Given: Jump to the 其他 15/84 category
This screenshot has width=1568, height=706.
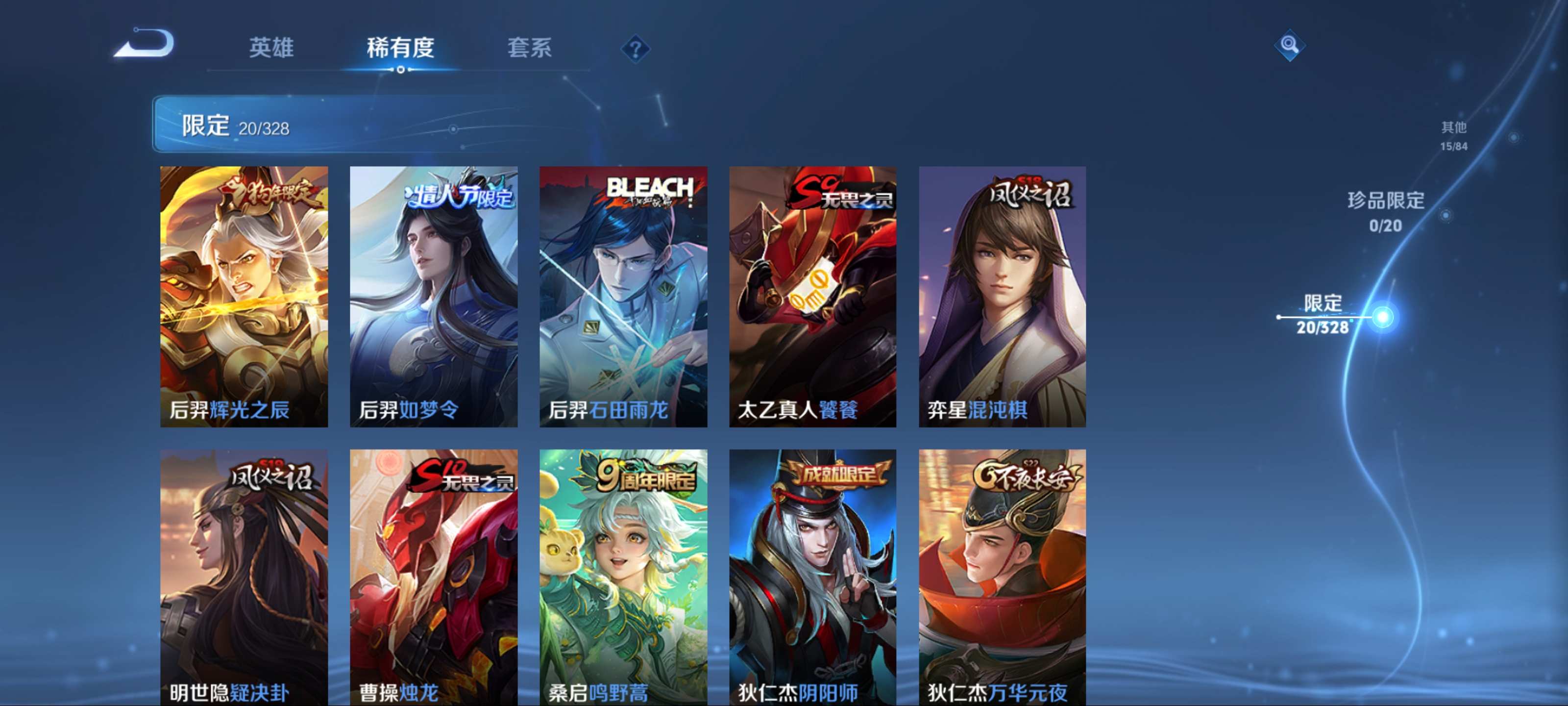Looking at the screenshot, I should [1453, 135].
